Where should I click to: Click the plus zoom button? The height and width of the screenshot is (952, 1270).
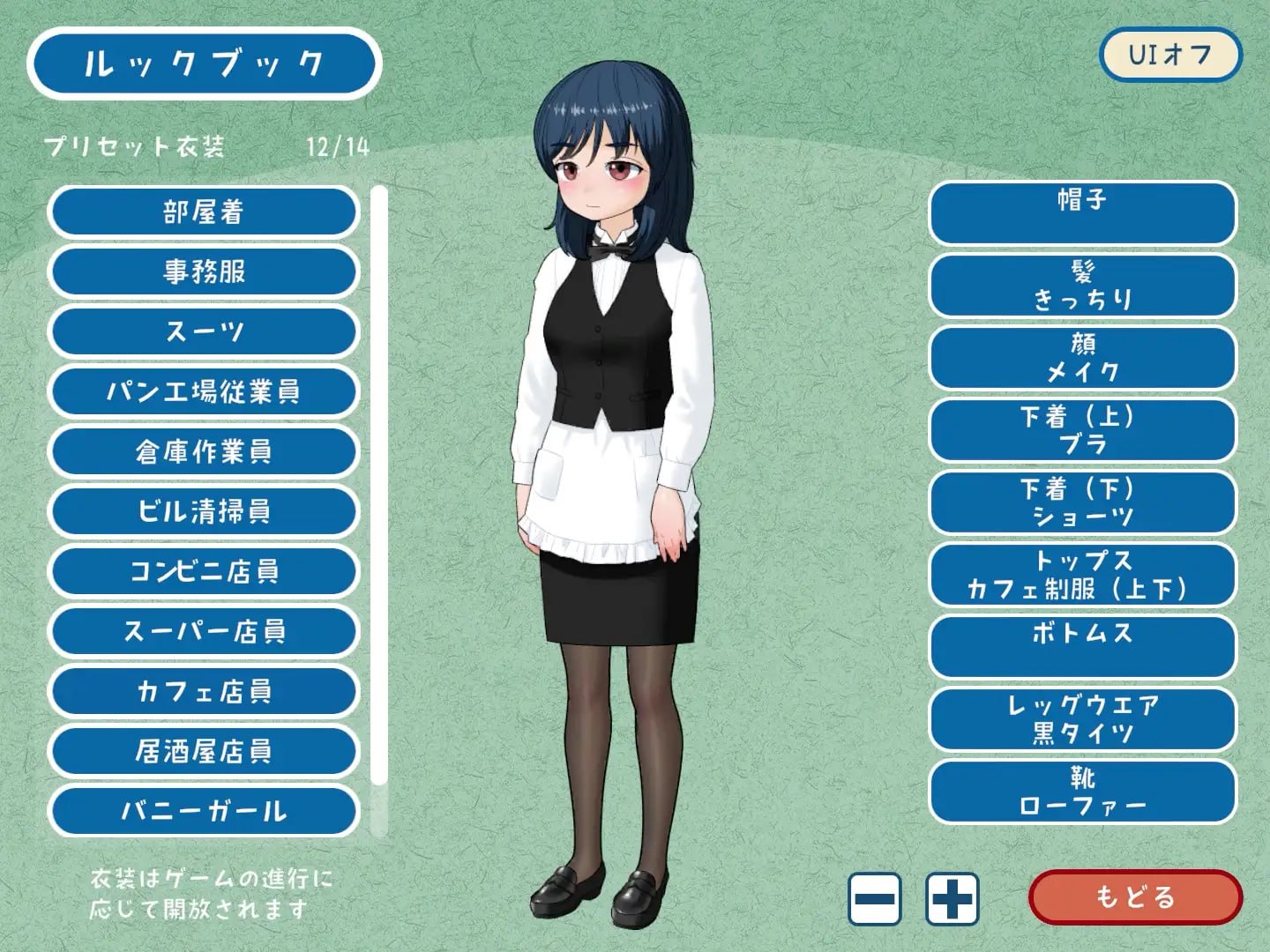tap(952, 899)
